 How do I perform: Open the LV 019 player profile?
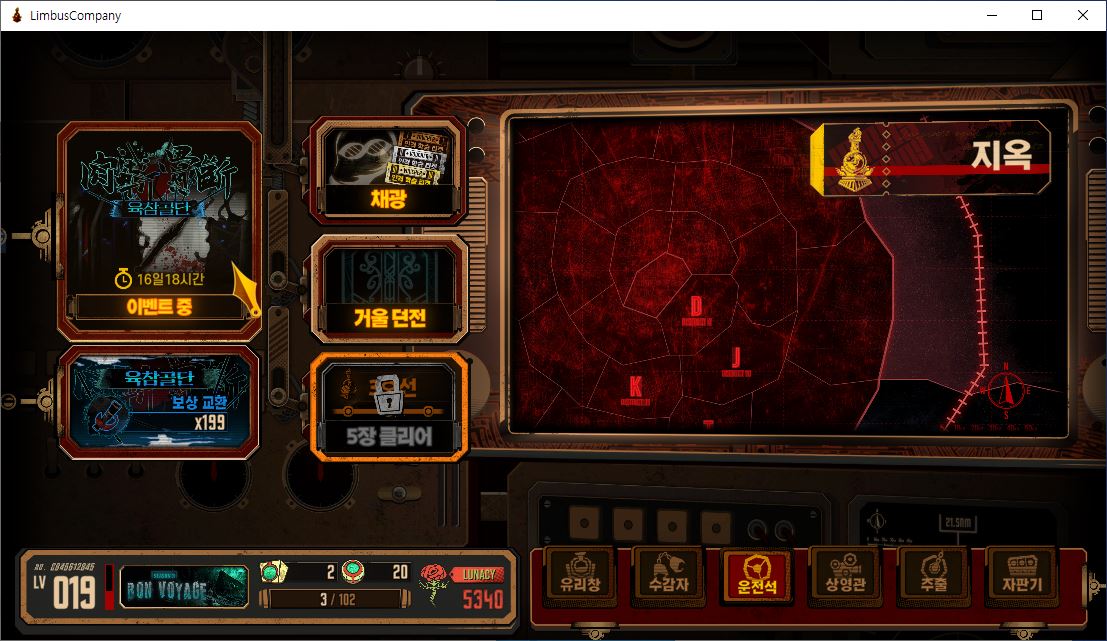[67, 587]
